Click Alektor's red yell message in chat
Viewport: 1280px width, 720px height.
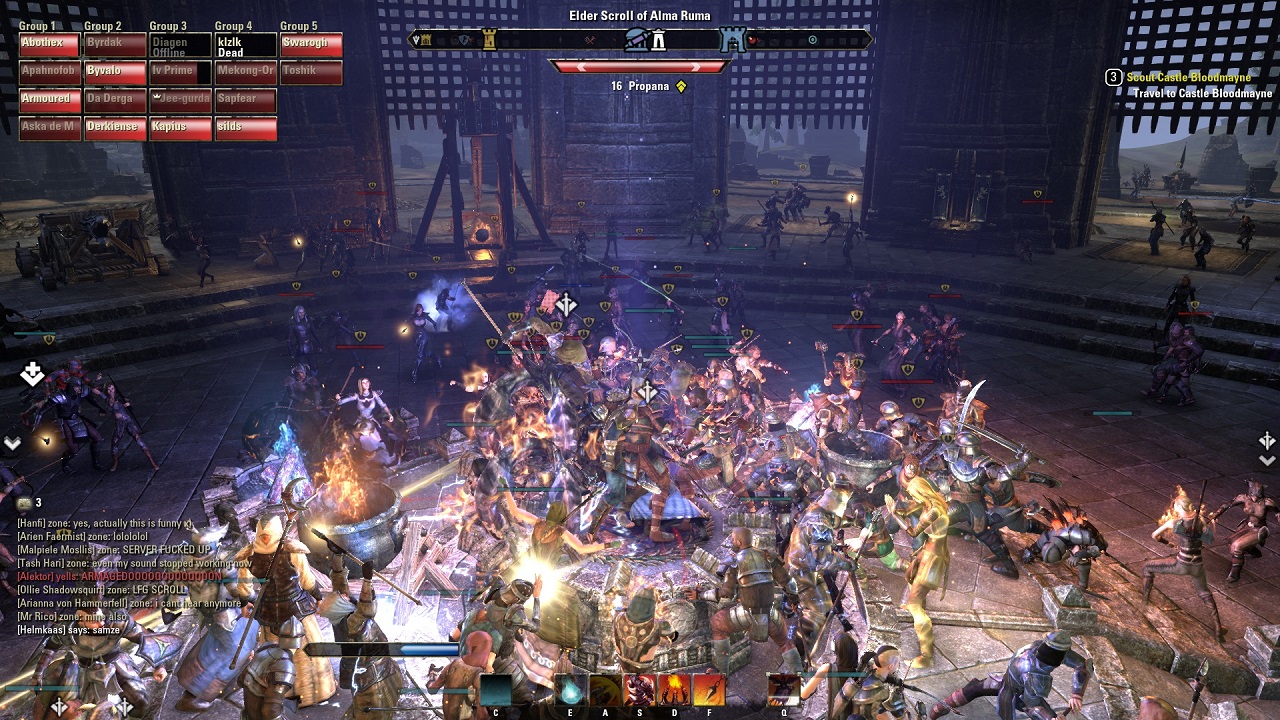(x=120, y=577)
